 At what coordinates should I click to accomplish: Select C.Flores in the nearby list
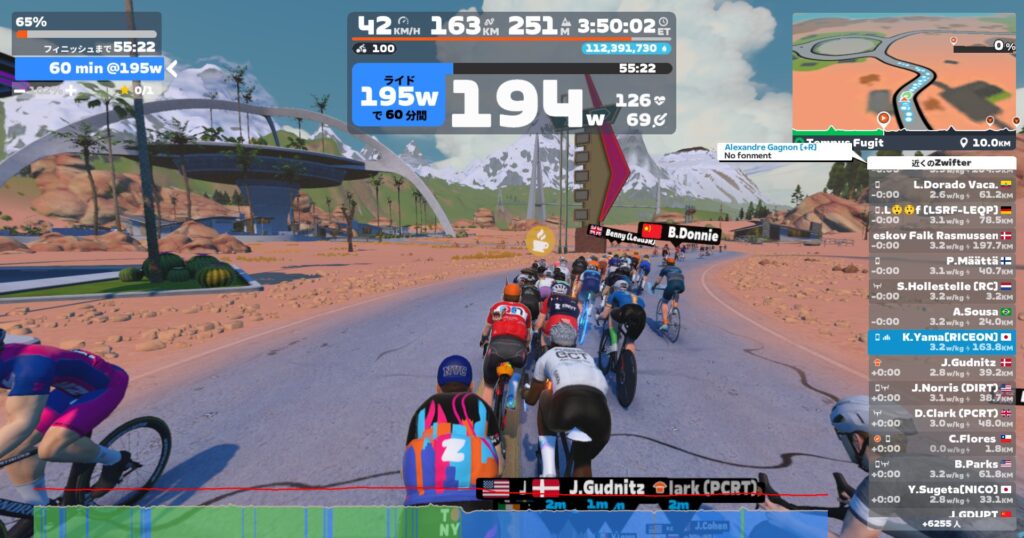tap(941, 443)
